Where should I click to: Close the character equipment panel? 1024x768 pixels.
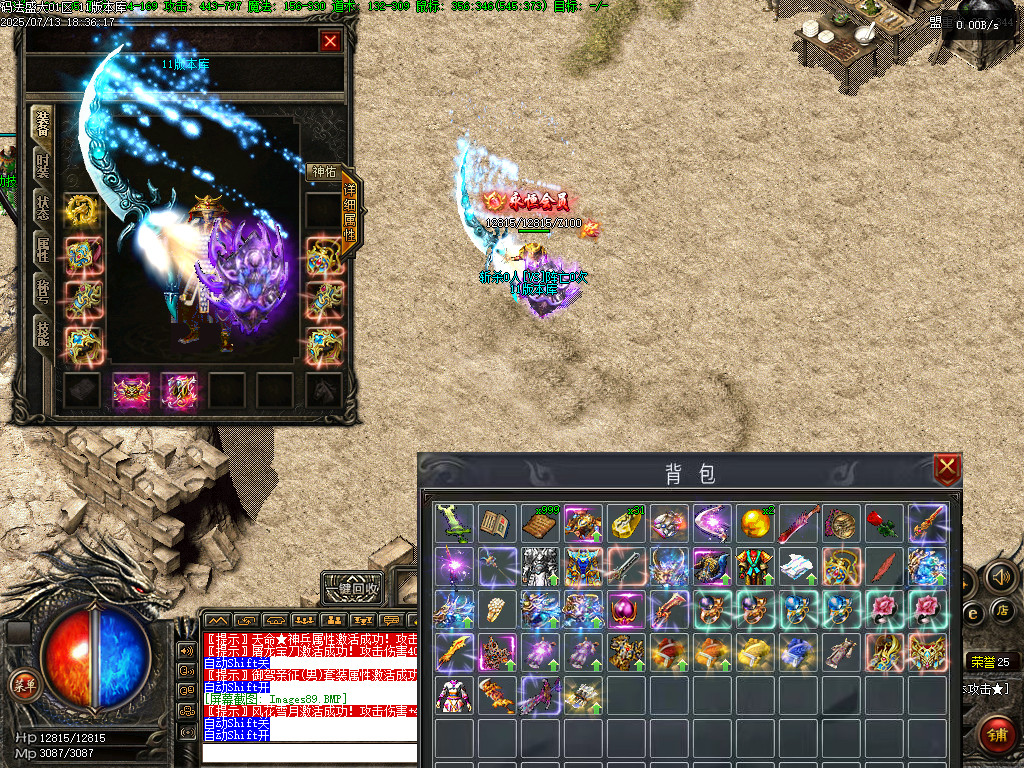click(x=330, y=41)
